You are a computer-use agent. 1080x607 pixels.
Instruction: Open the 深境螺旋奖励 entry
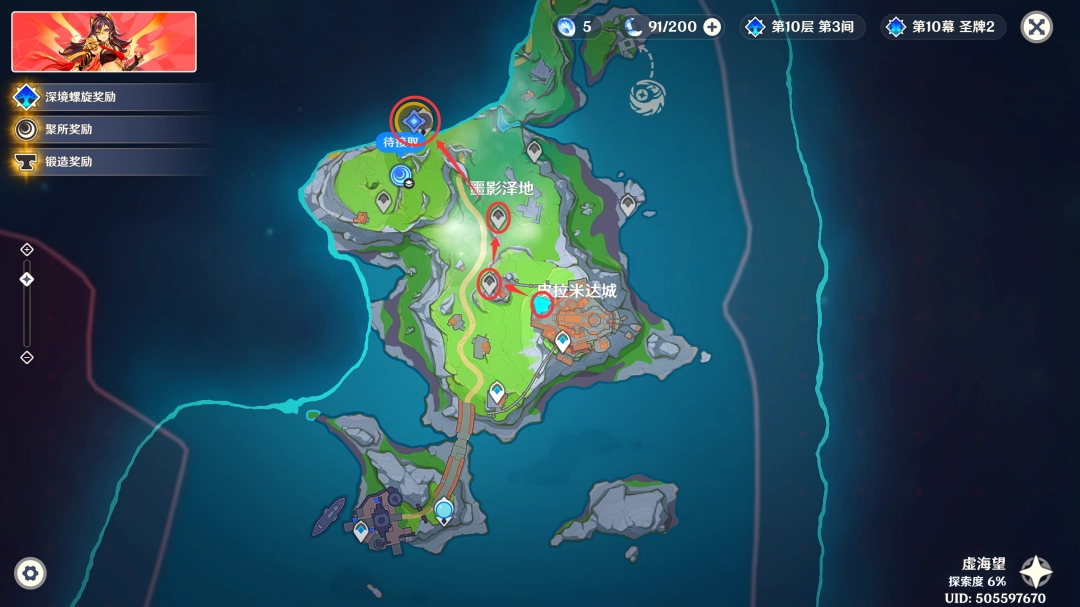(x=80, y=97)
